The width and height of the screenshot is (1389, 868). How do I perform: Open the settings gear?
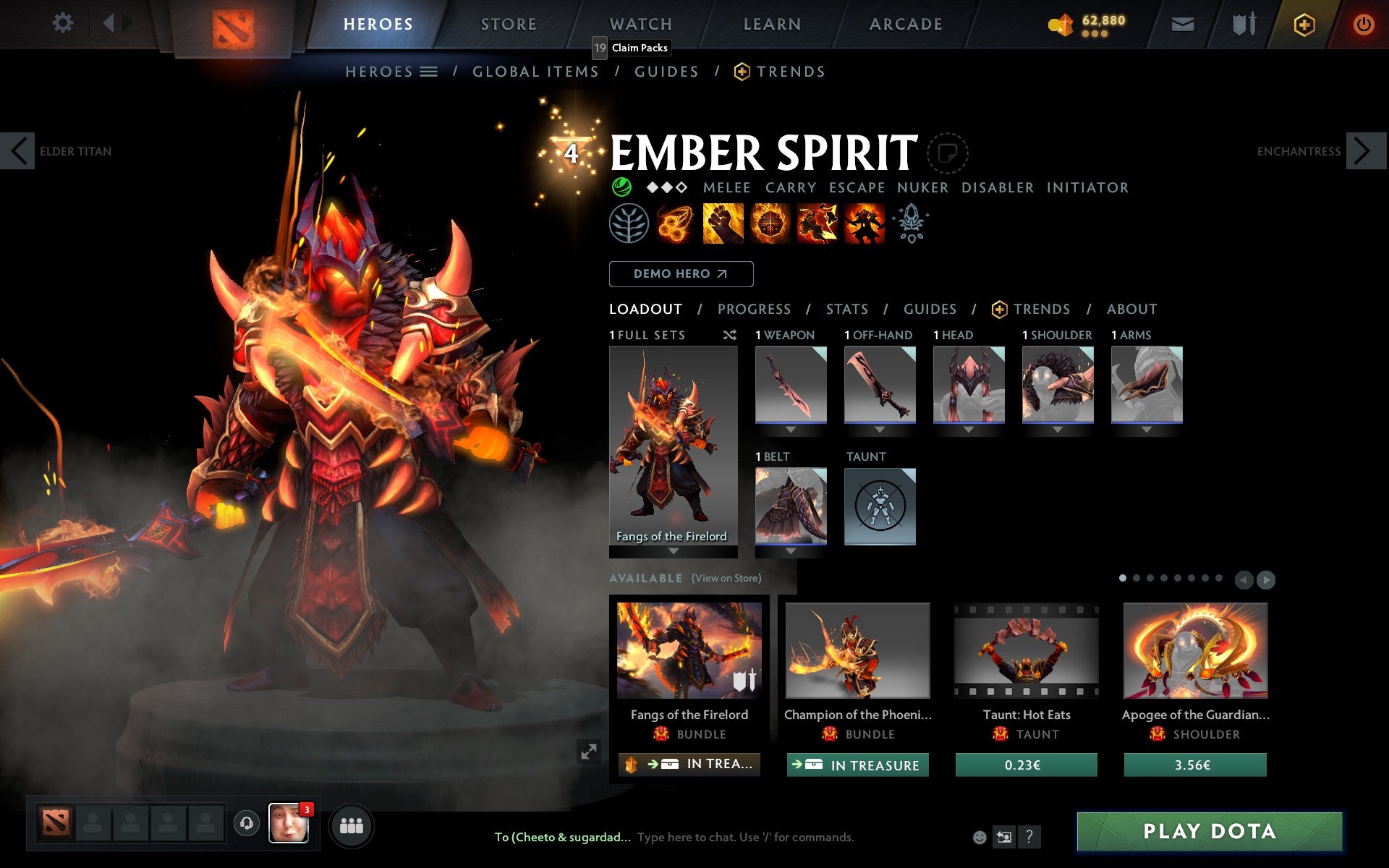[x=64, y=23]
